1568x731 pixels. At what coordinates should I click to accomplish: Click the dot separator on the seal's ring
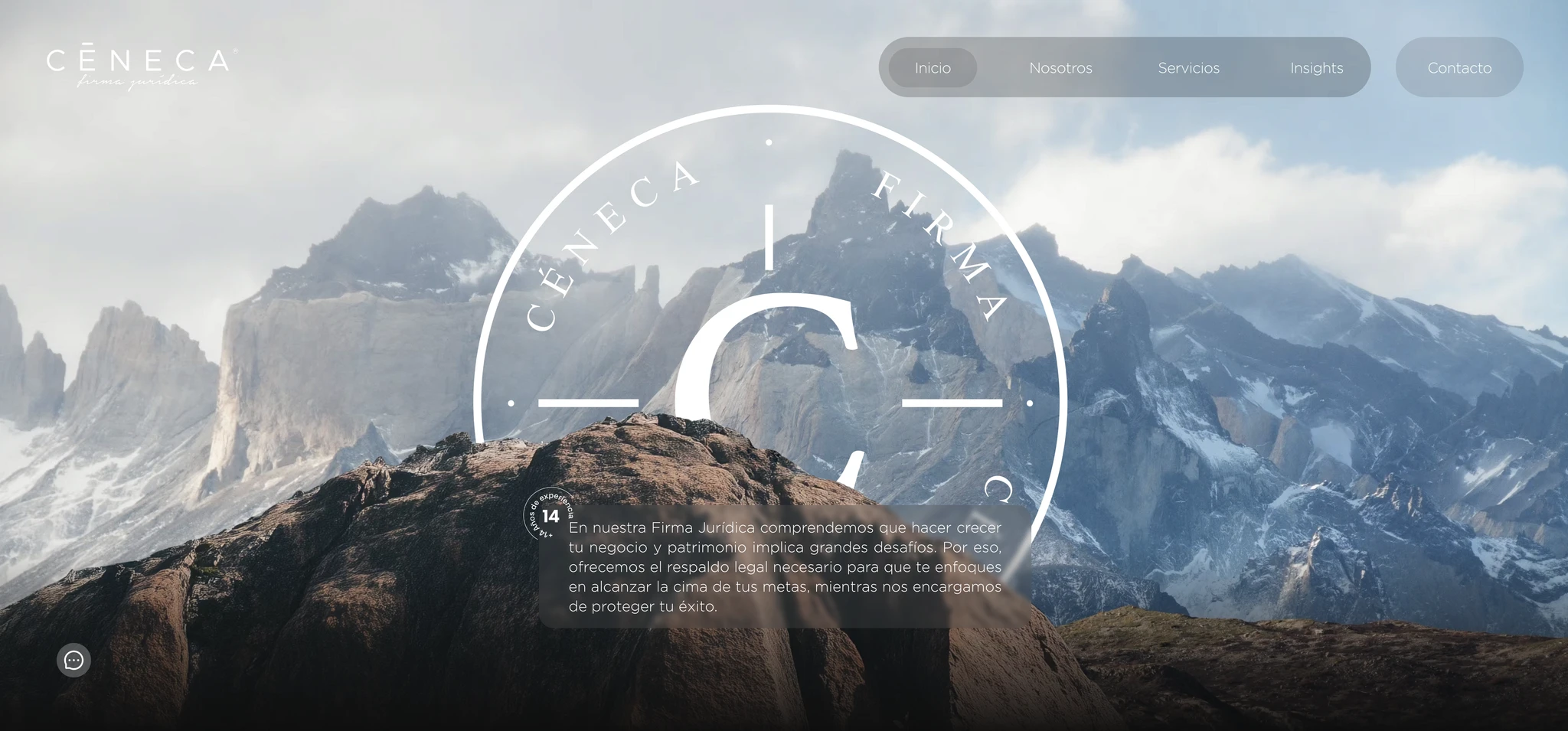[x=769, y=142]
